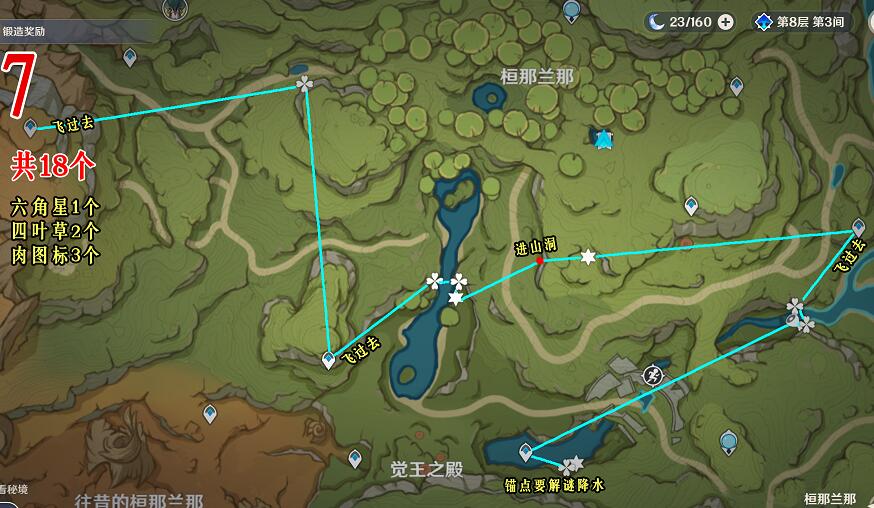Select the white-highlighted waypoint where the lake route ends
This screenshot has width=874, height=508.
coord(329,360)
